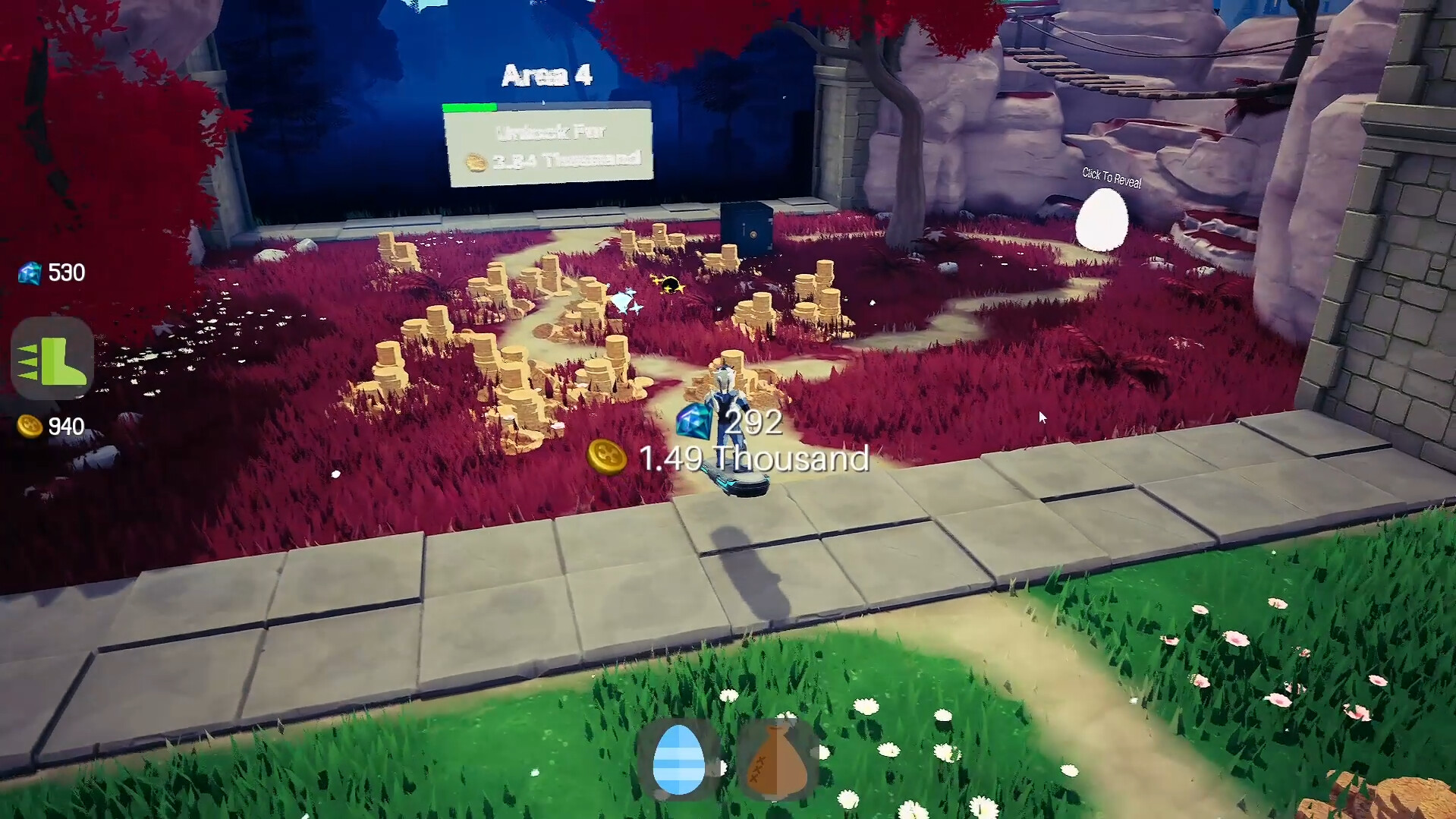
Task: Click the 940 coins counter
Action: (x=65, y=427)
